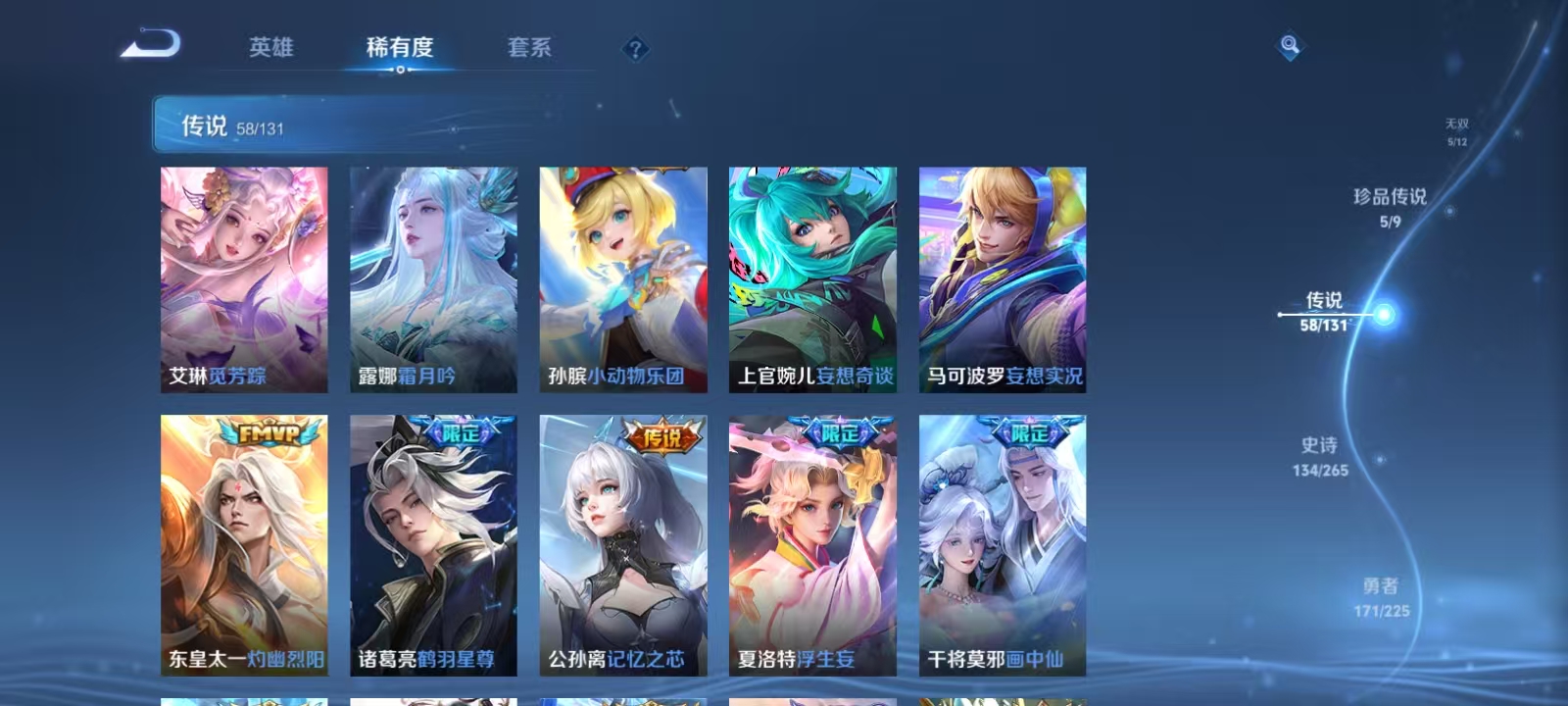Viewport: 1568px width, 706px height.
Task: Switch to the 英雄 tab
Action: (271, 48)
